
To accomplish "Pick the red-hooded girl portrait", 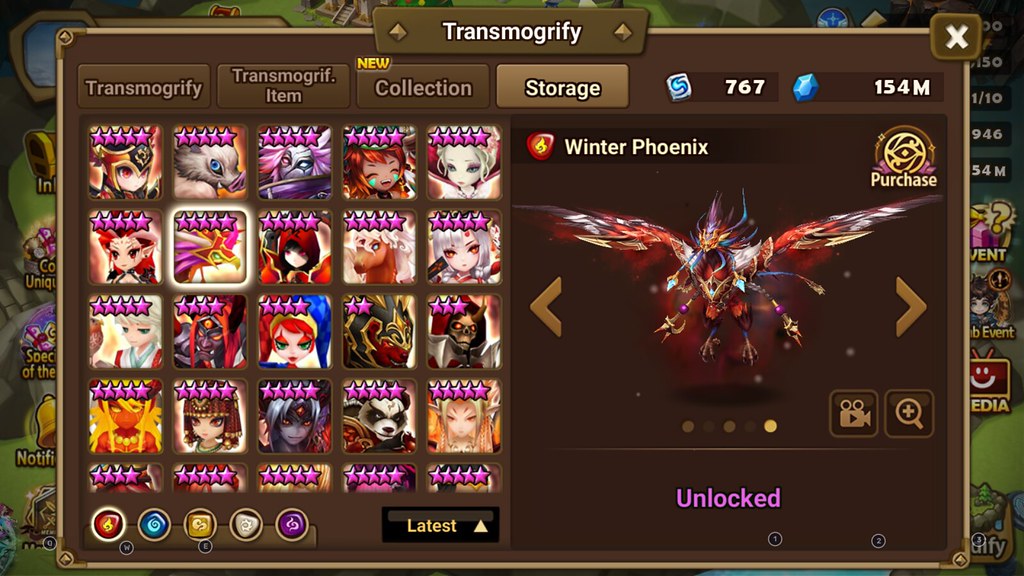I will click(293, 247).
